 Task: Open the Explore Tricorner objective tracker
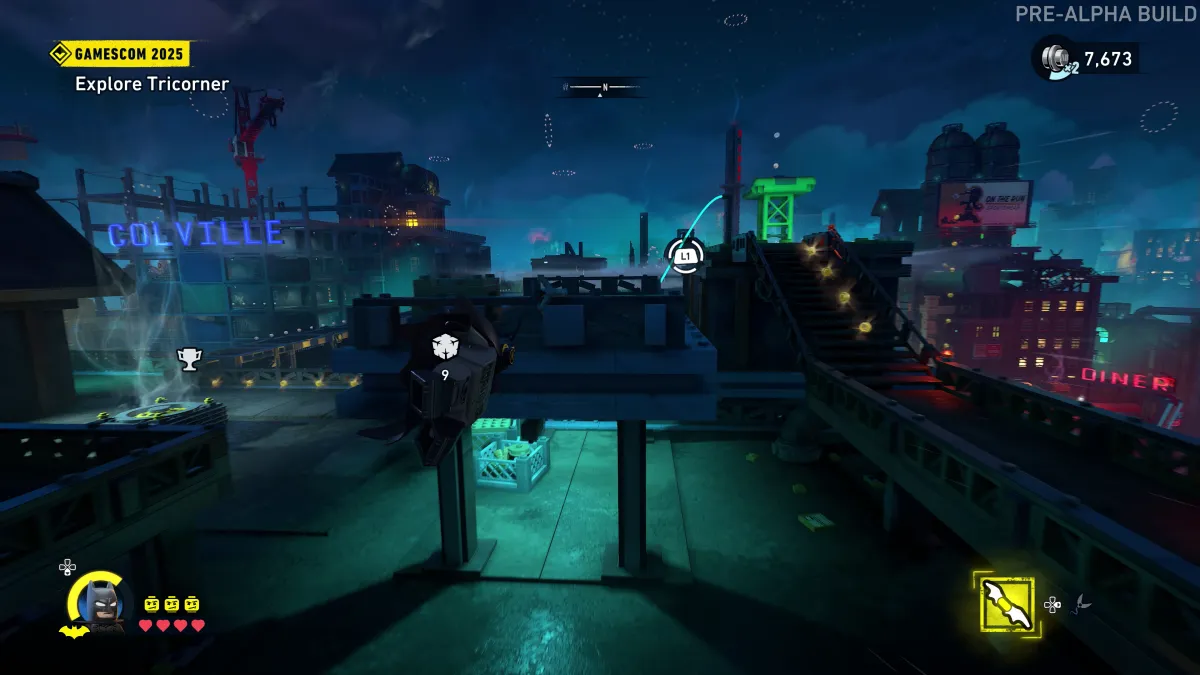152,84
